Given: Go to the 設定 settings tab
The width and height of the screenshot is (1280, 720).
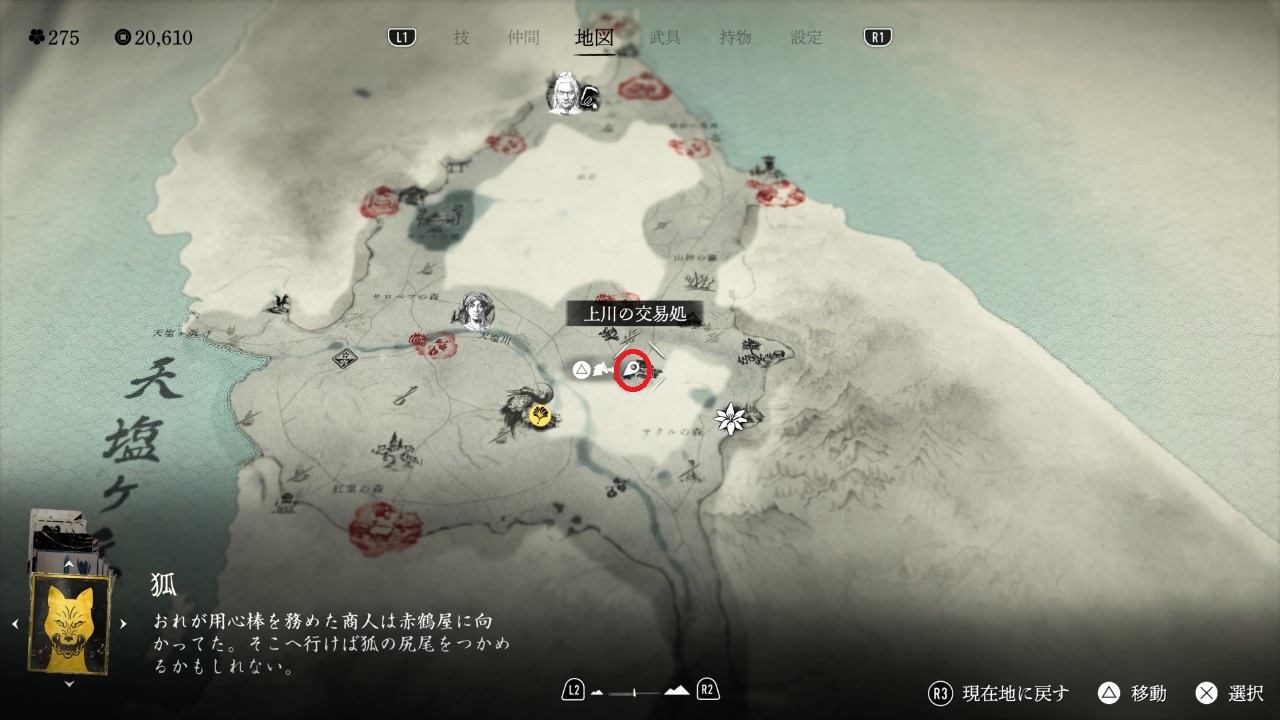Looking at the screenshot, I should coord(807,38).
